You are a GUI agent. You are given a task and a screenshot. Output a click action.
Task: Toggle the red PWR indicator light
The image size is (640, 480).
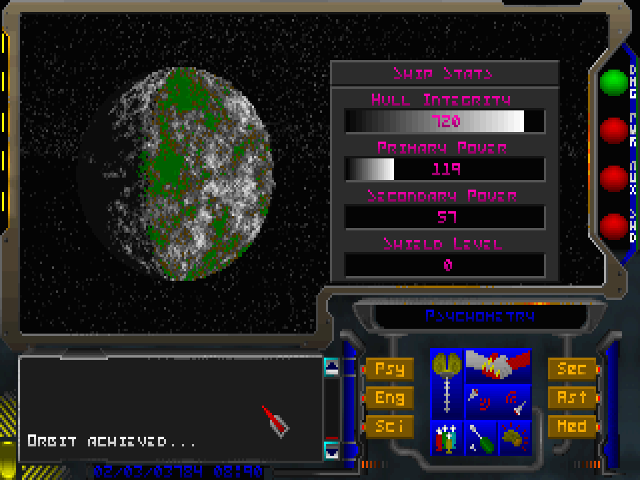pyautogui.click(x=611, y=130)
